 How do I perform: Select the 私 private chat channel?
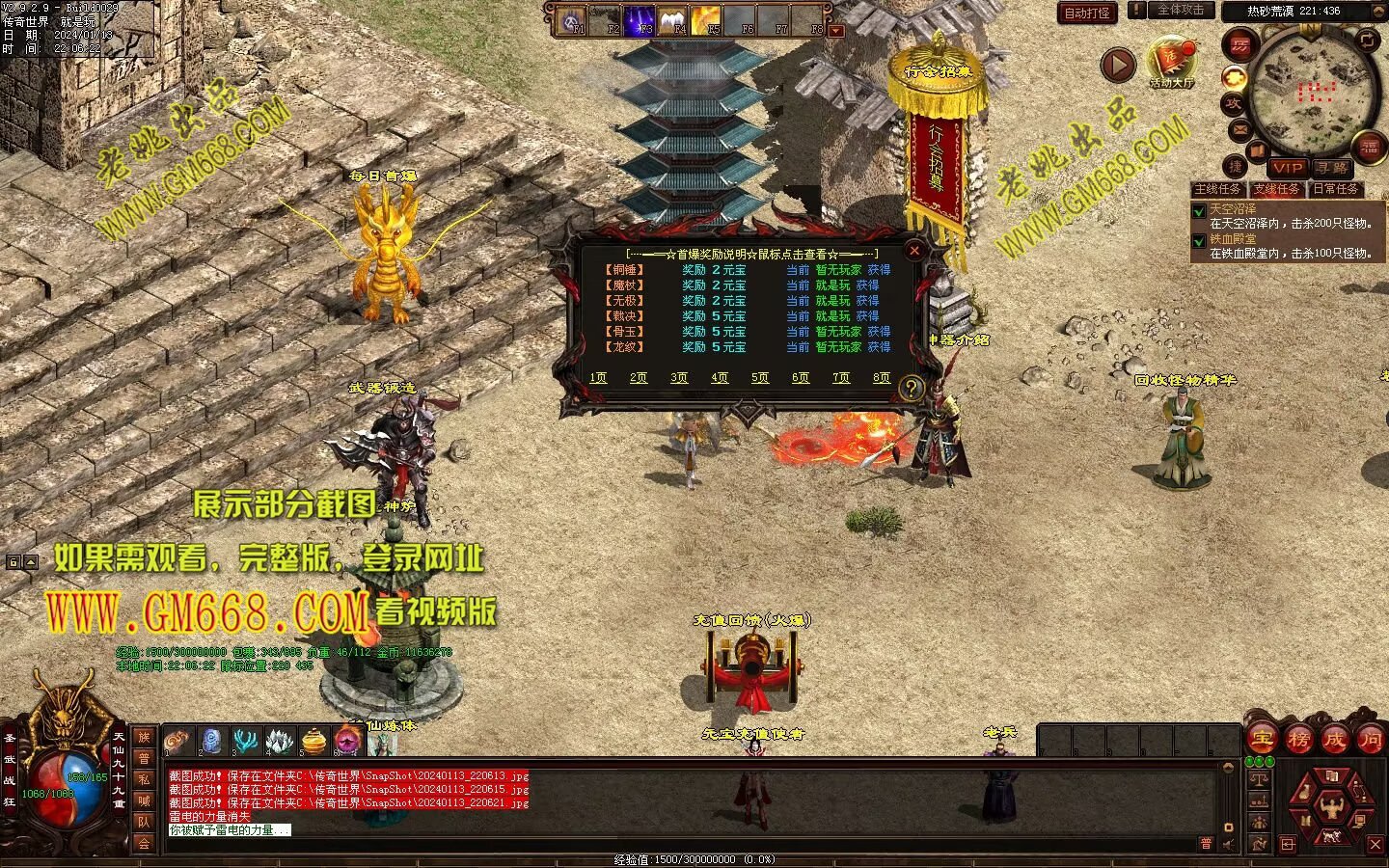[144, 779]
